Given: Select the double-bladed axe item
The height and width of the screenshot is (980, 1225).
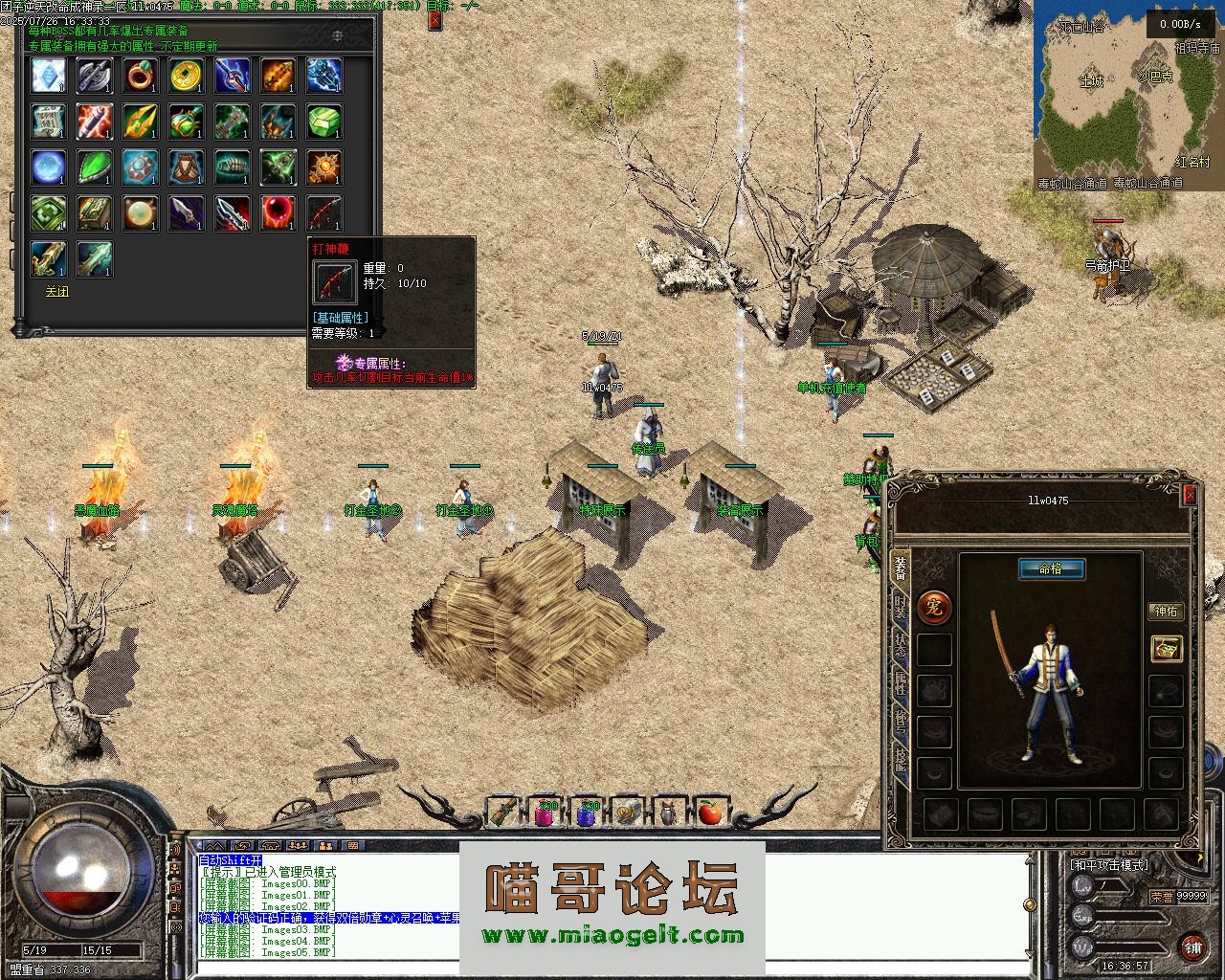Looking at the screenshot, I should click(x=95, y=76).
